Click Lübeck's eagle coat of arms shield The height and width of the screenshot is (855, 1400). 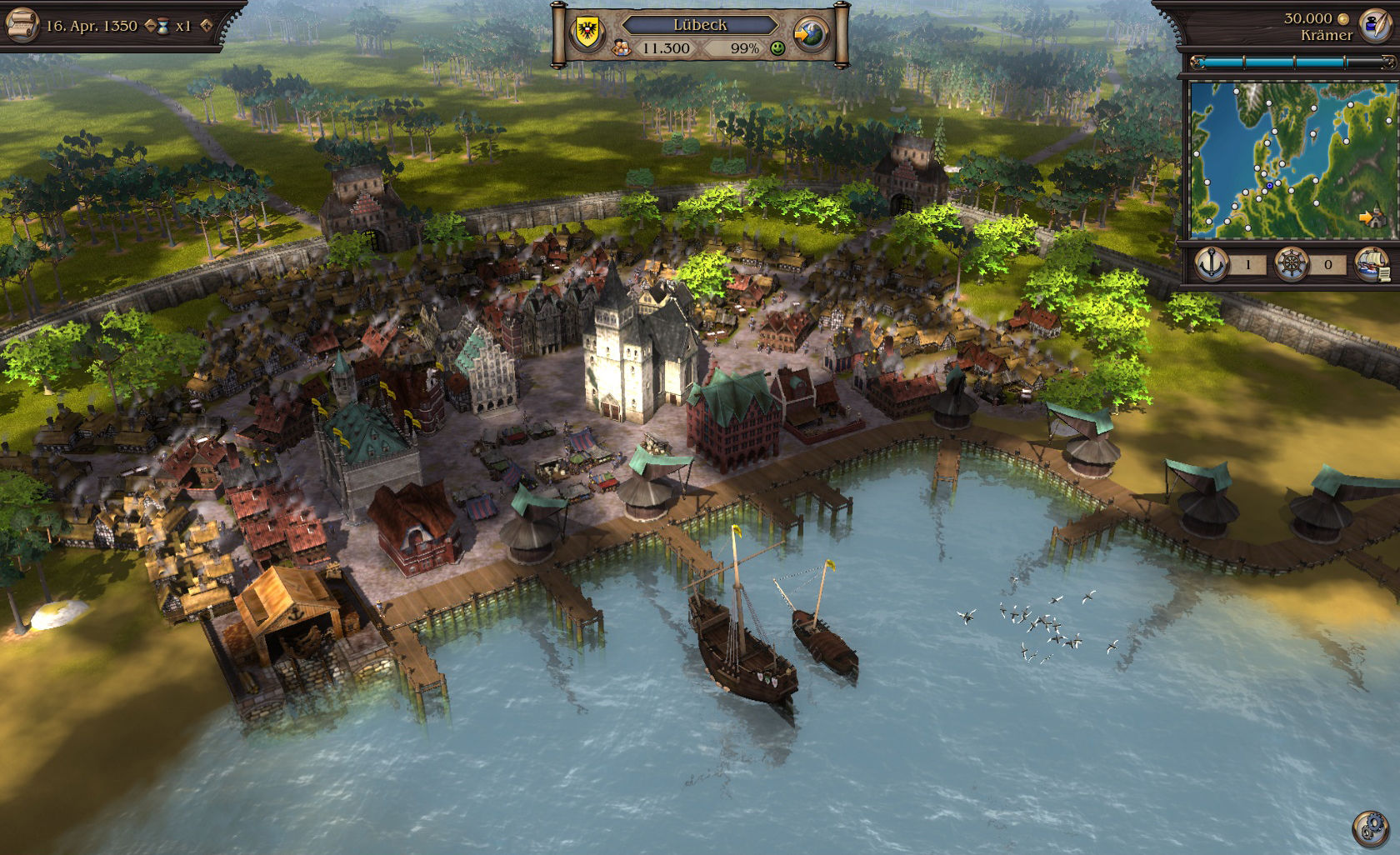click(587, 30)
